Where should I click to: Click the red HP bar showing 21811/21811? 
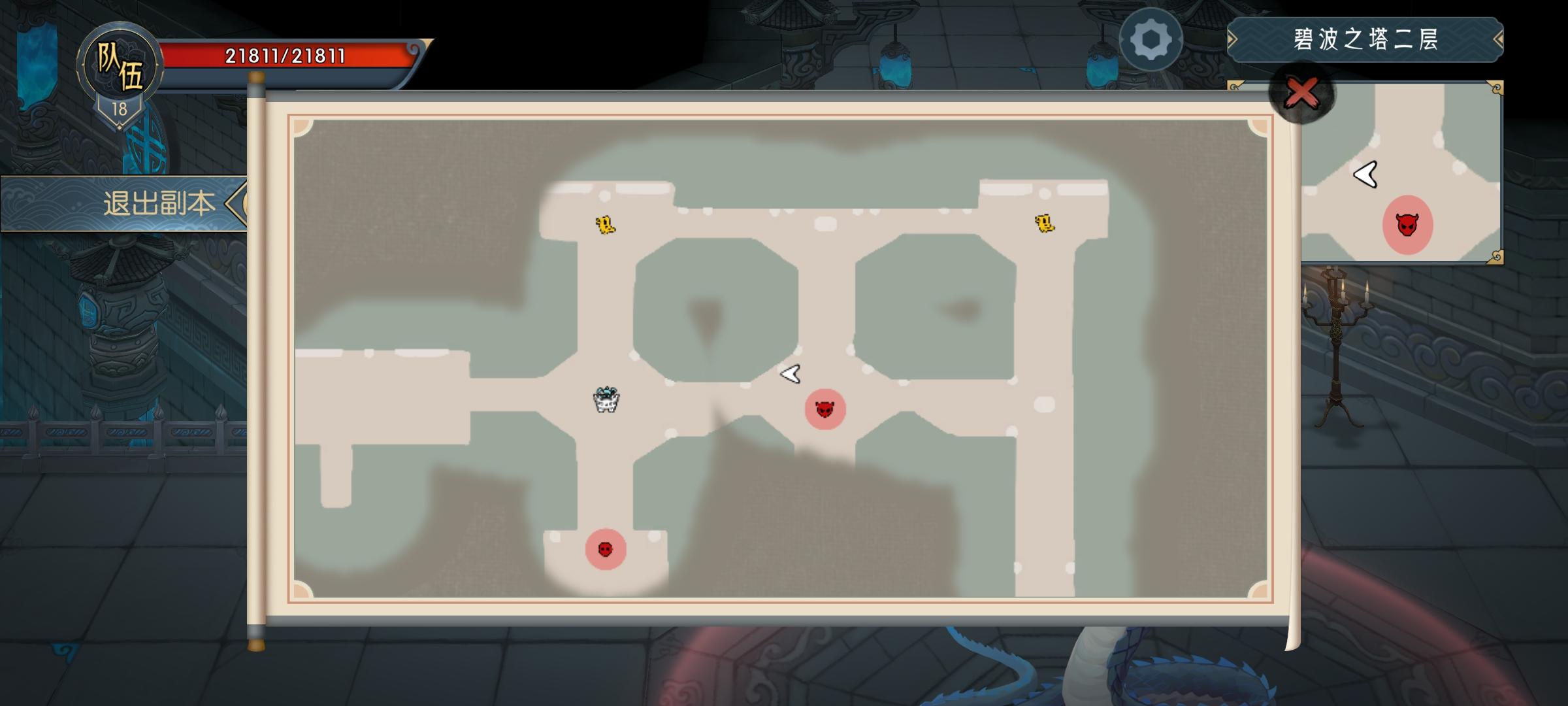pos(284,56)
